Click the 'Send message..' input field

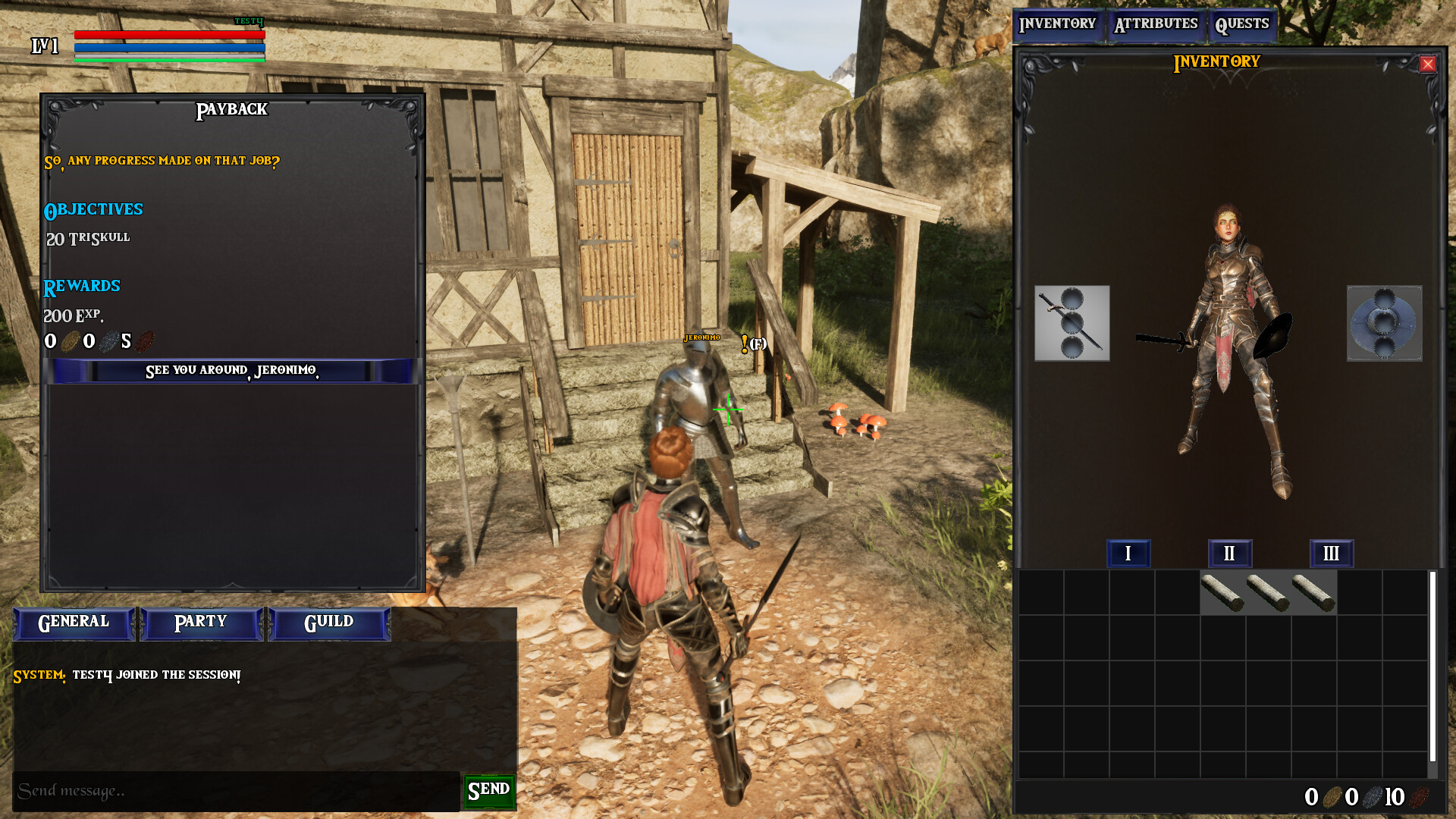click(x=227, y=790)
